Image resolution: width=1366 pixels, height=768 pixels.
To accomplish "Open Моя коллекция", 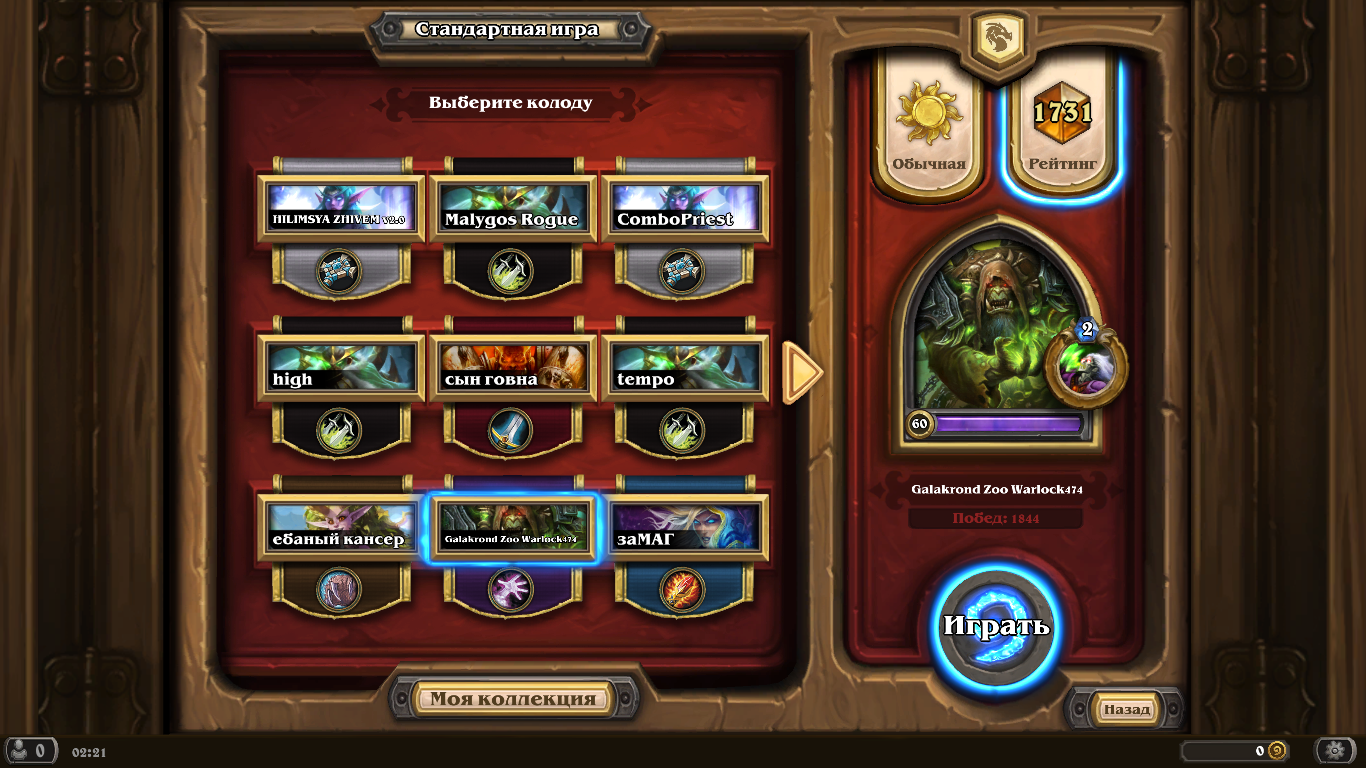I will 513,698.
